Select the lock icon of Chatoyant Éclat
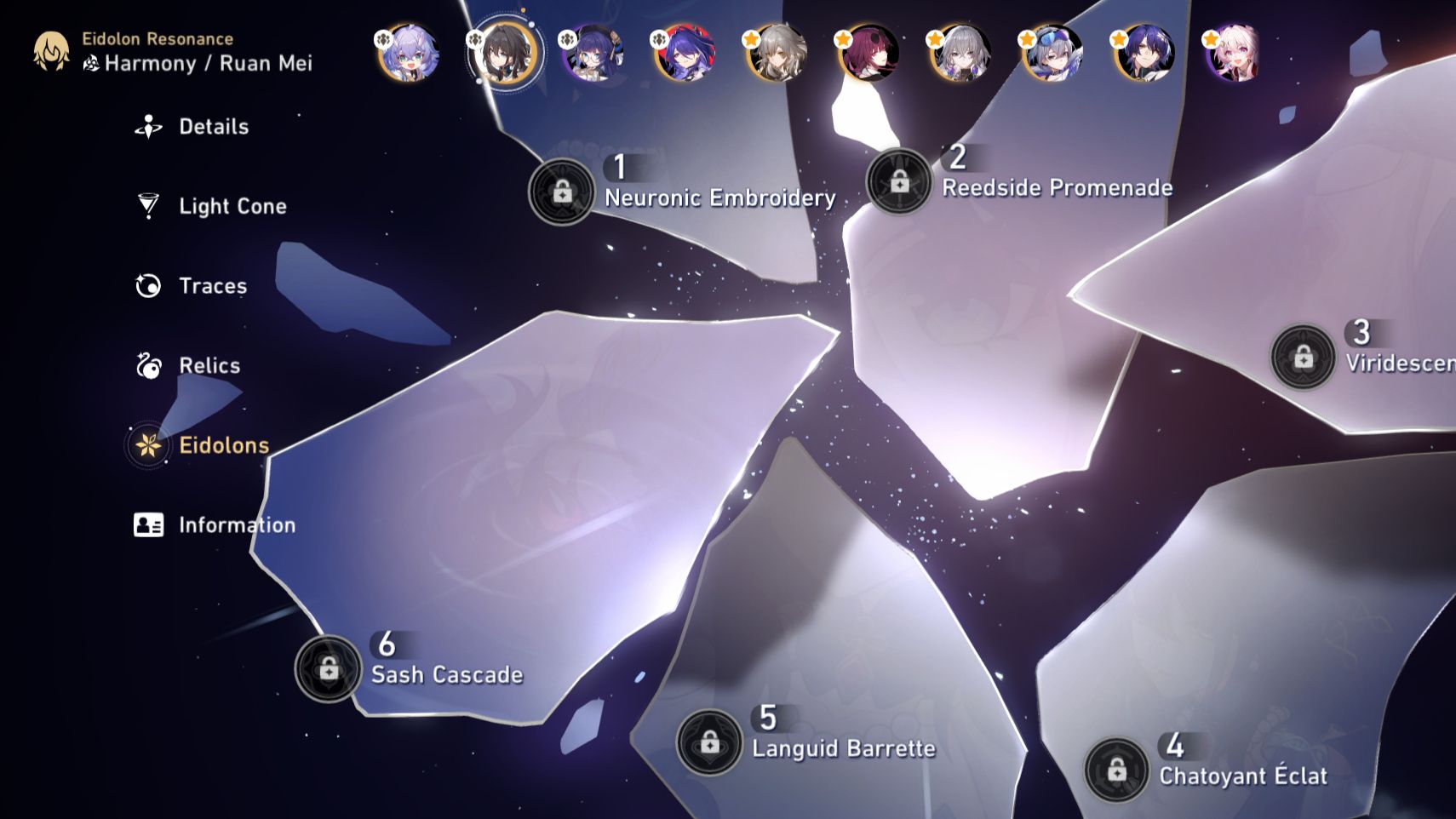 [1118, 766]
